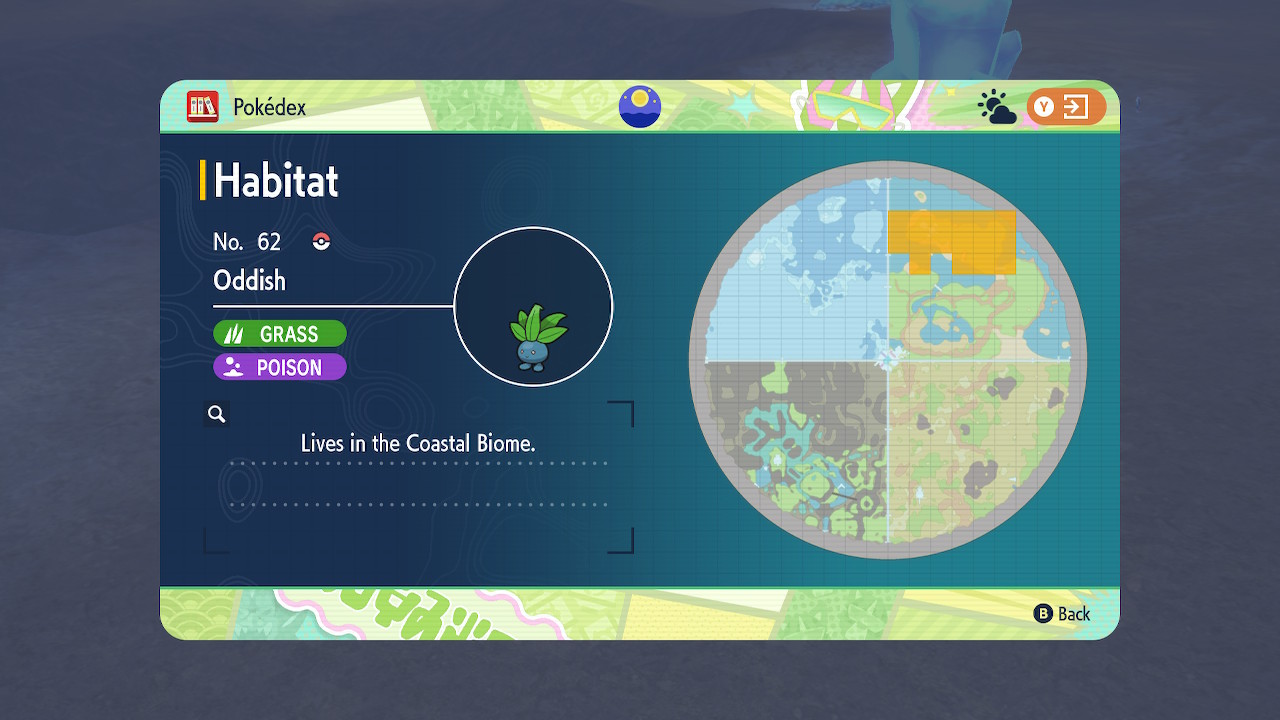Select the Grass type badge
This screenshot has width=1280, height=720.
[x=280, y=334]
